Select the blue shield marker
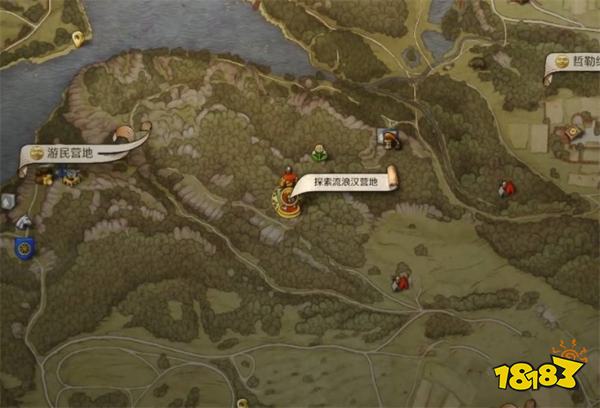The width and height of the screenshot is (600, 408). tap(23, 246)
